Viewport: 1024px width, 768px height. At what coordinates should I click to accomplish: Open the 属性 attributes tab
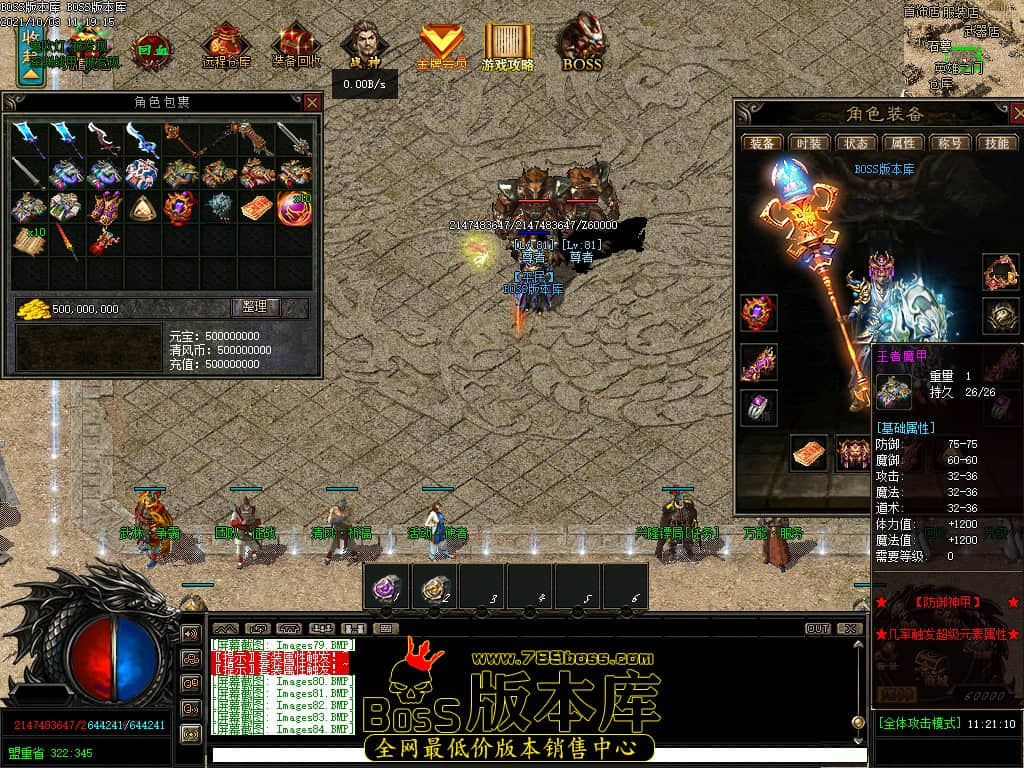903,143
